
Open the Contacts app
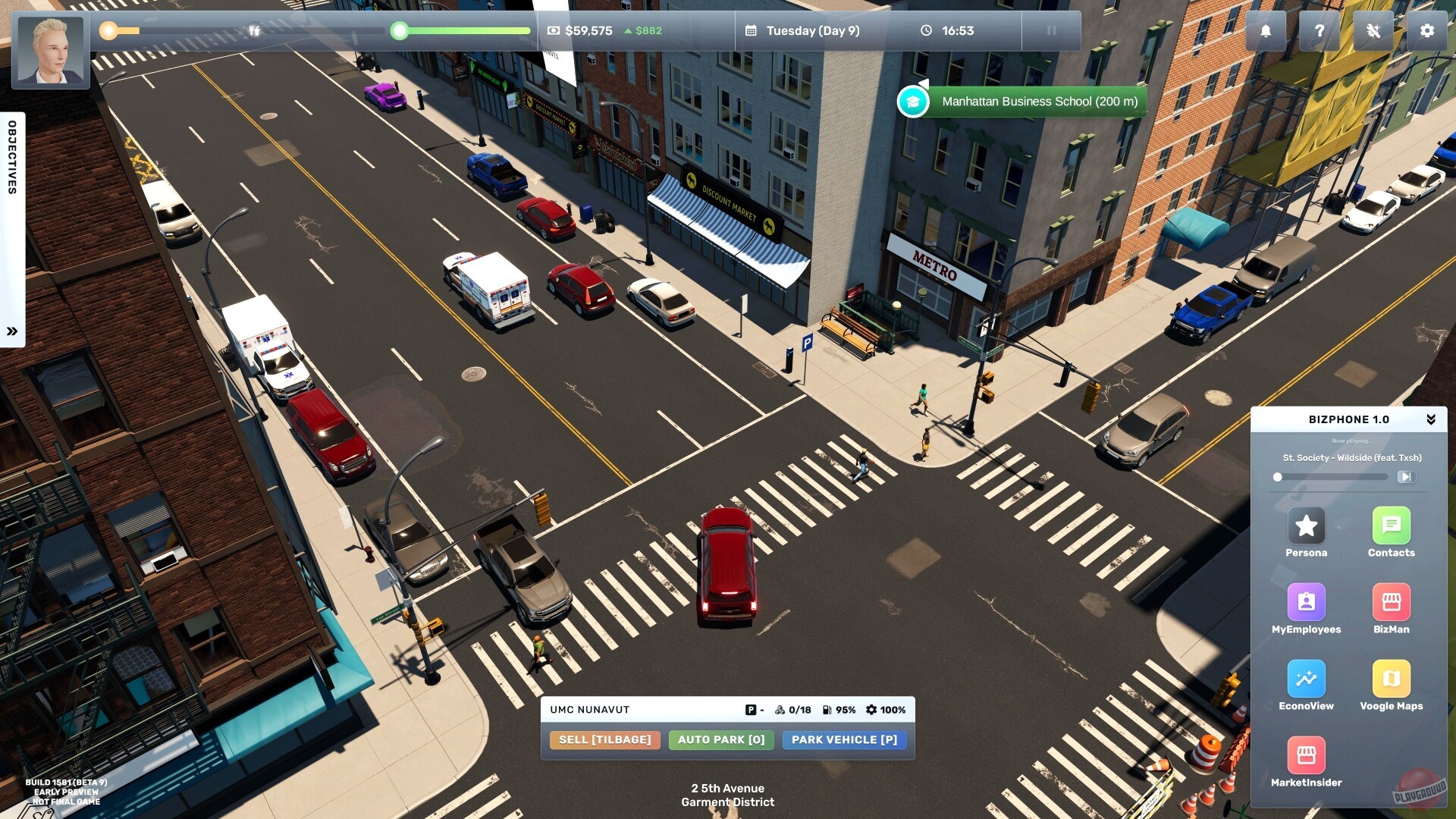point(1391,527)
